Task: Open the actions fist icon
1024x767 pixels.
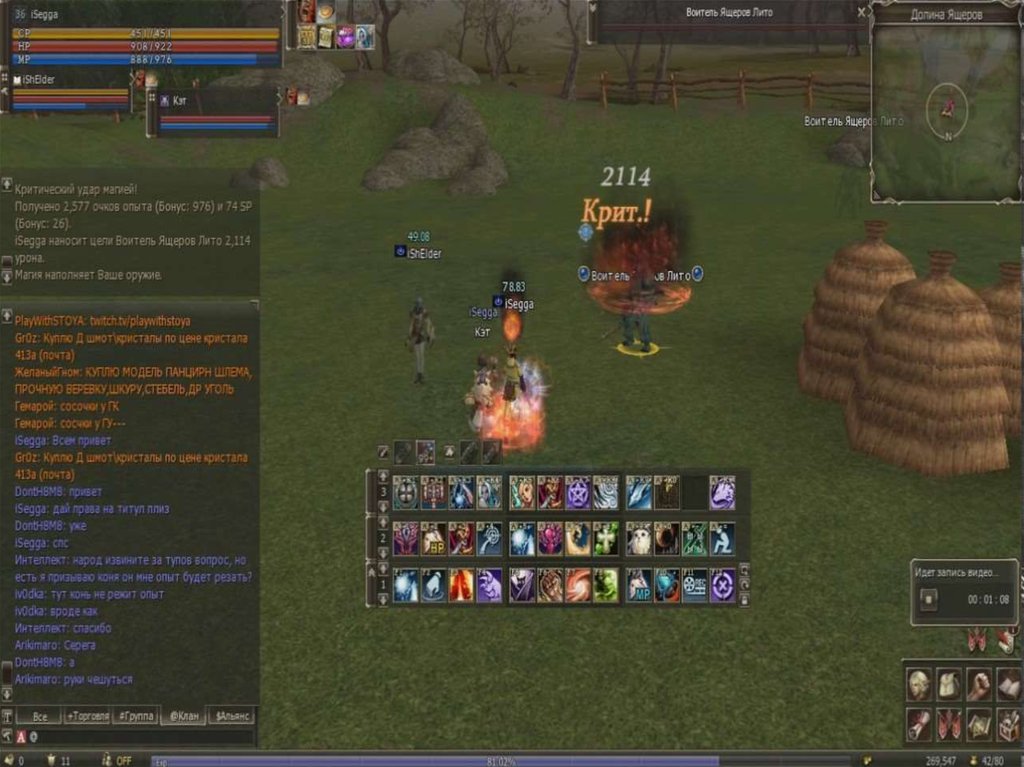Action: pyautogui.click(x=979, y=684)
